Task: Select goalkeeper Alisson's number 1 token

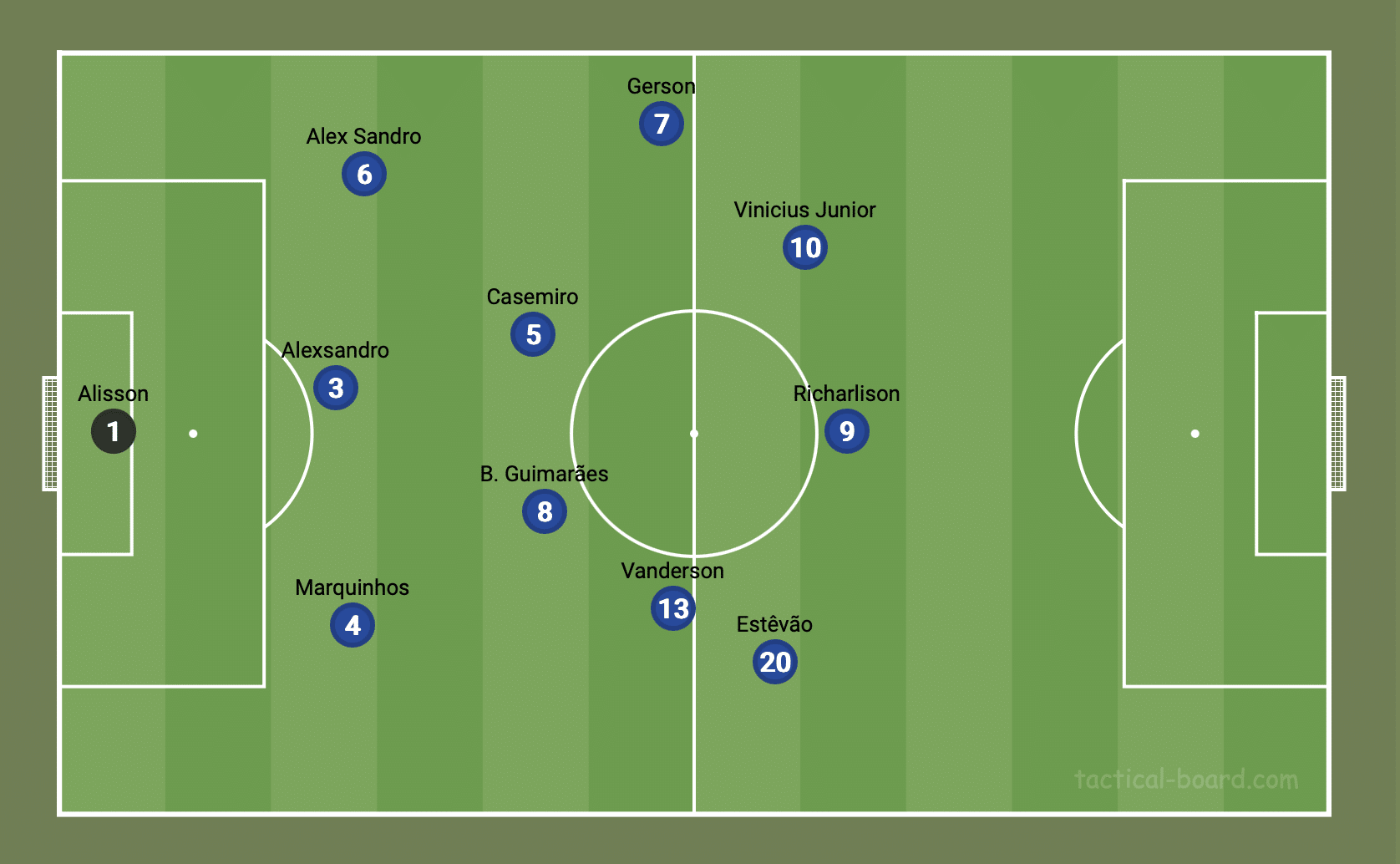Action: [x=114, y=431]
